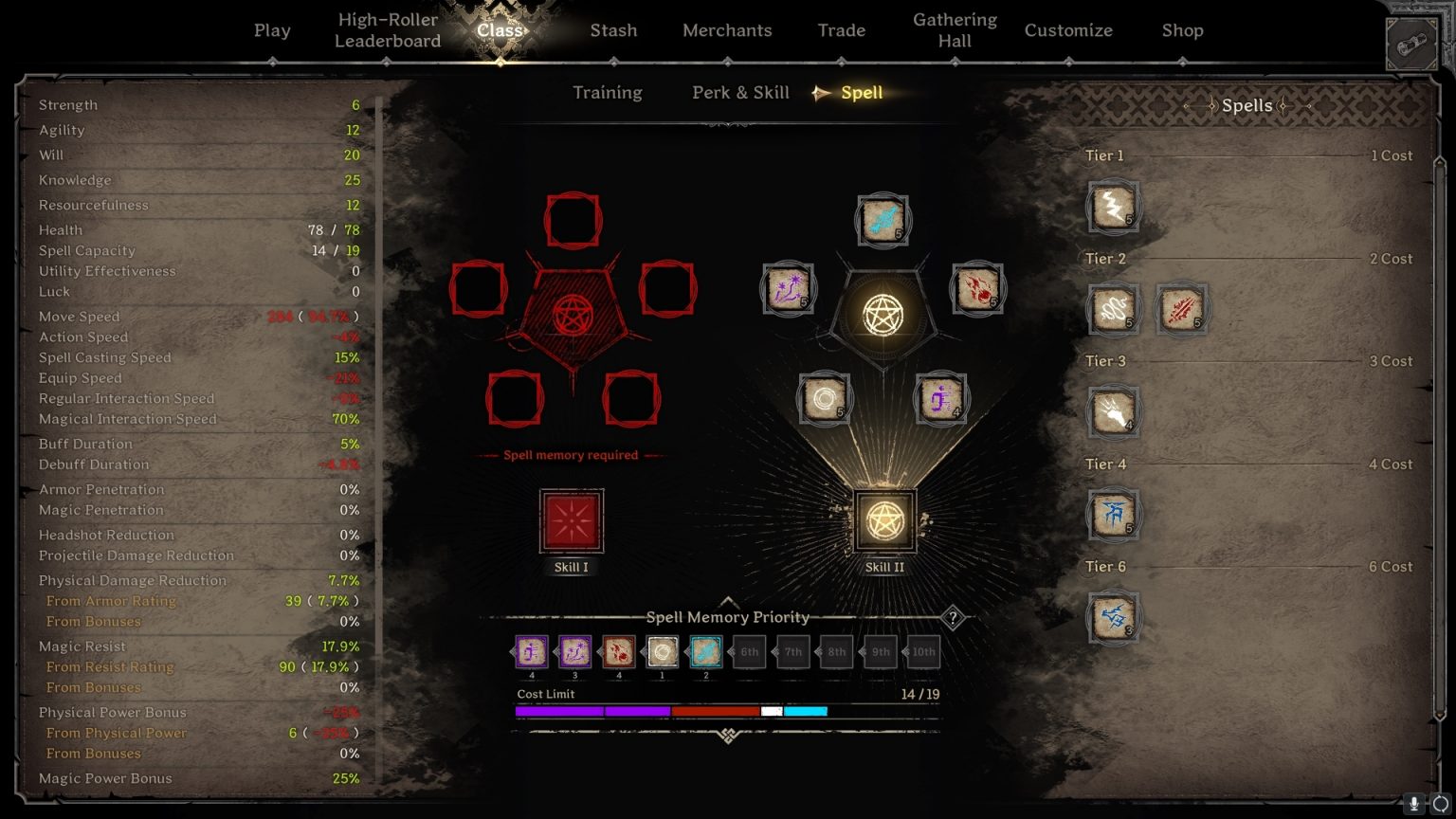Screen dimensions: 1456x819
Task: Deselect the cyan spell in priority slot 2
Action: (704, 652)
